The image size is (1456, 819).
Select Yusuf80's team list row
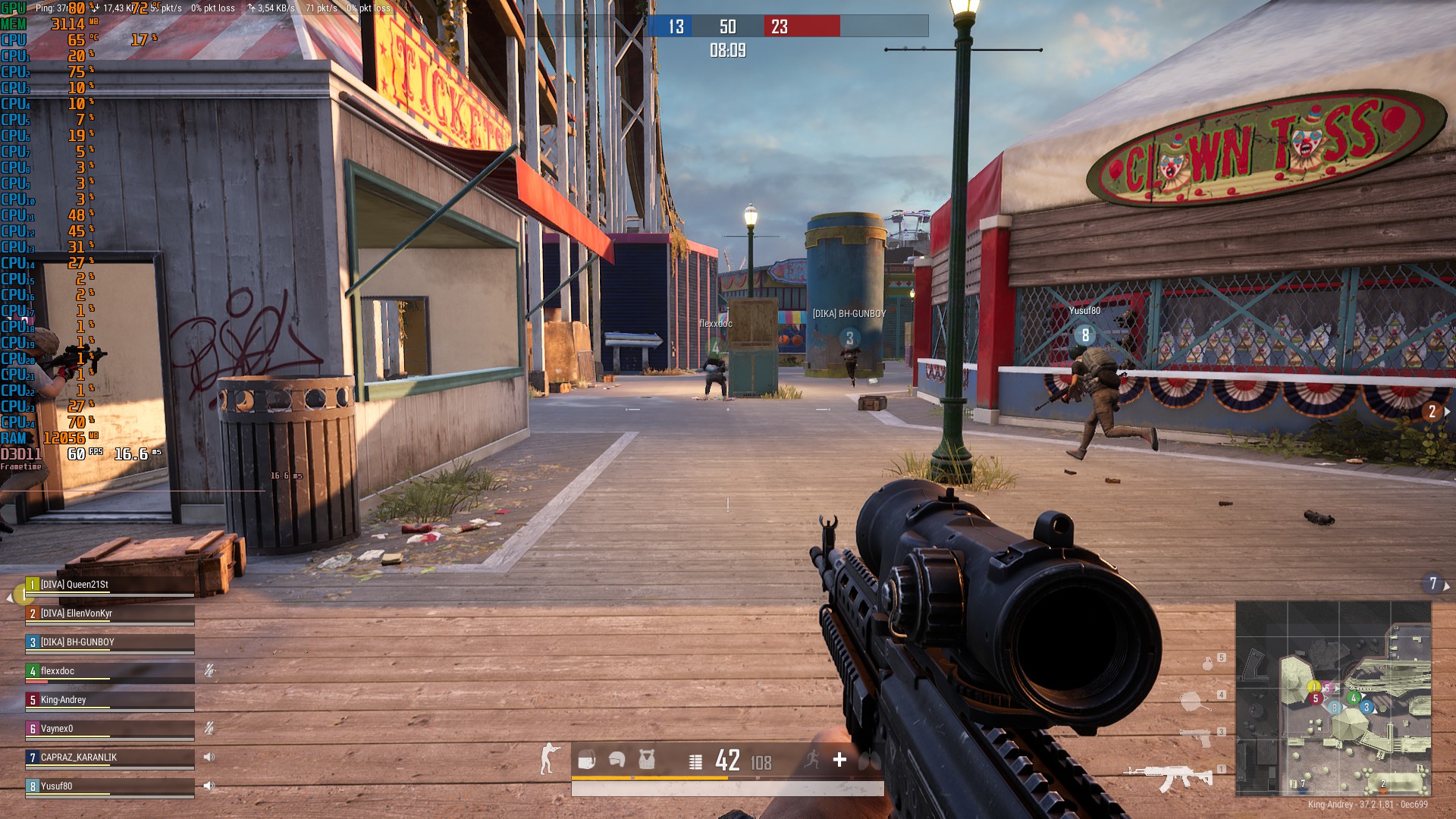[x=110, y=786]
